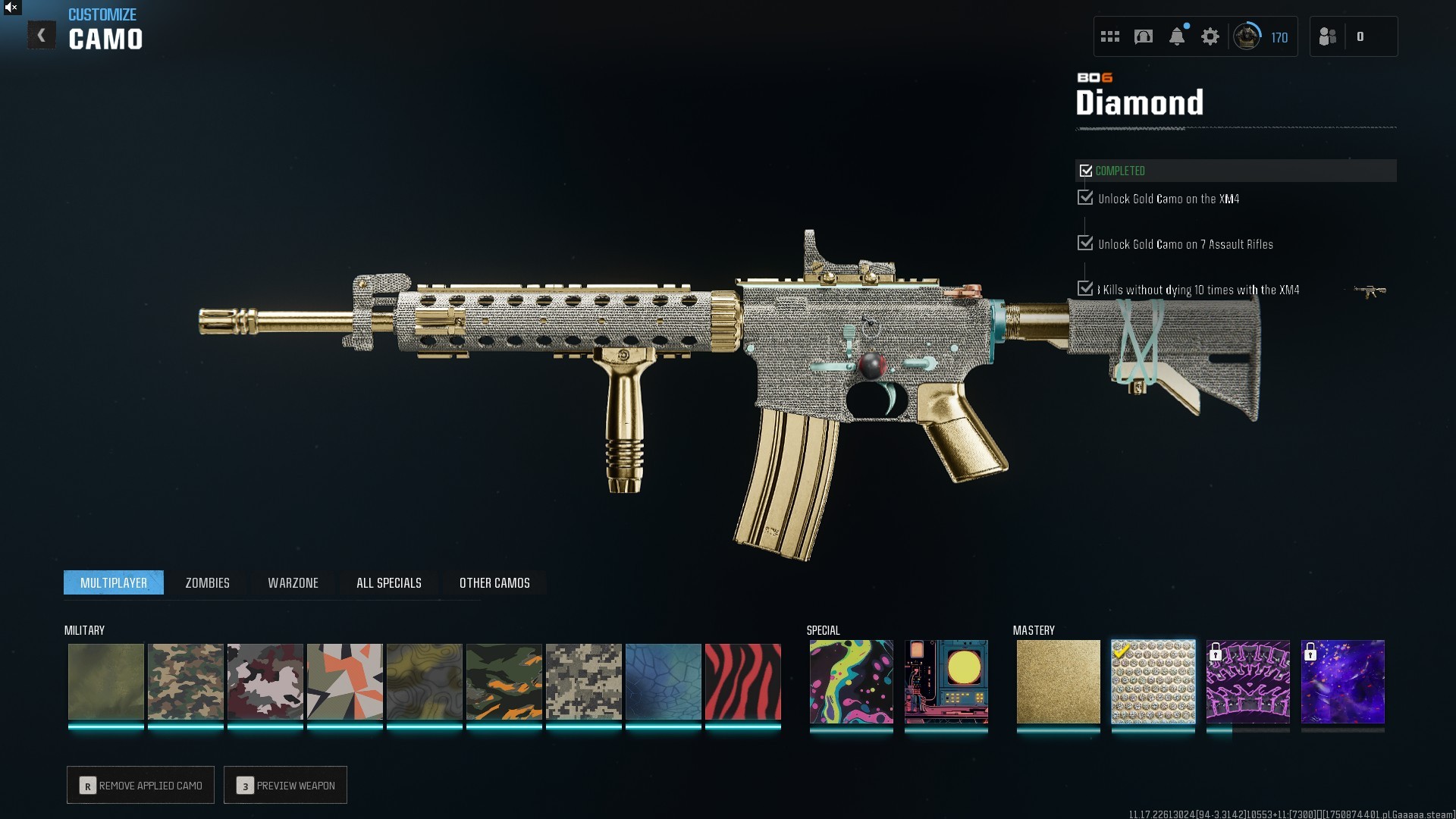Open the notifications bell
The image size is (1456, 819).
(1176, 36)
